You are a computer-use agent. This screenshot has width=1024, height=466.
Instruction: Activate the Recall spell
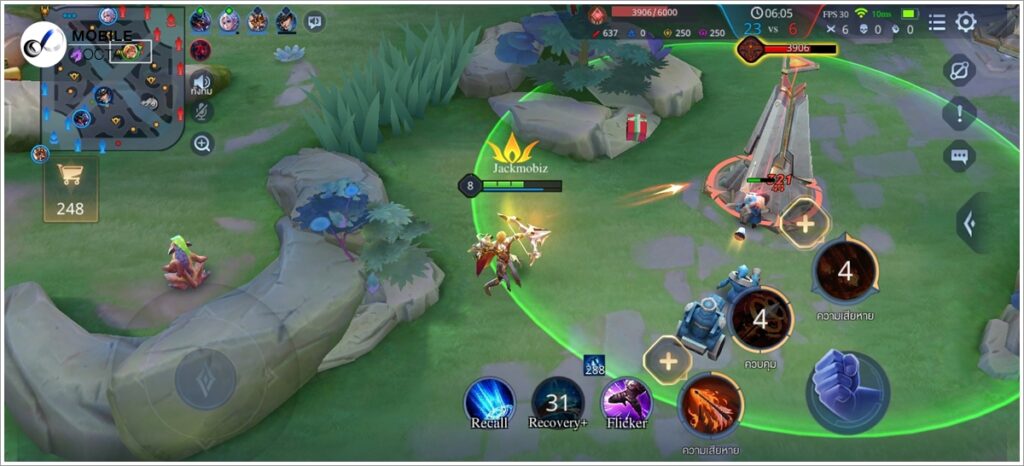pyautogui.click(x=489, y=401)
